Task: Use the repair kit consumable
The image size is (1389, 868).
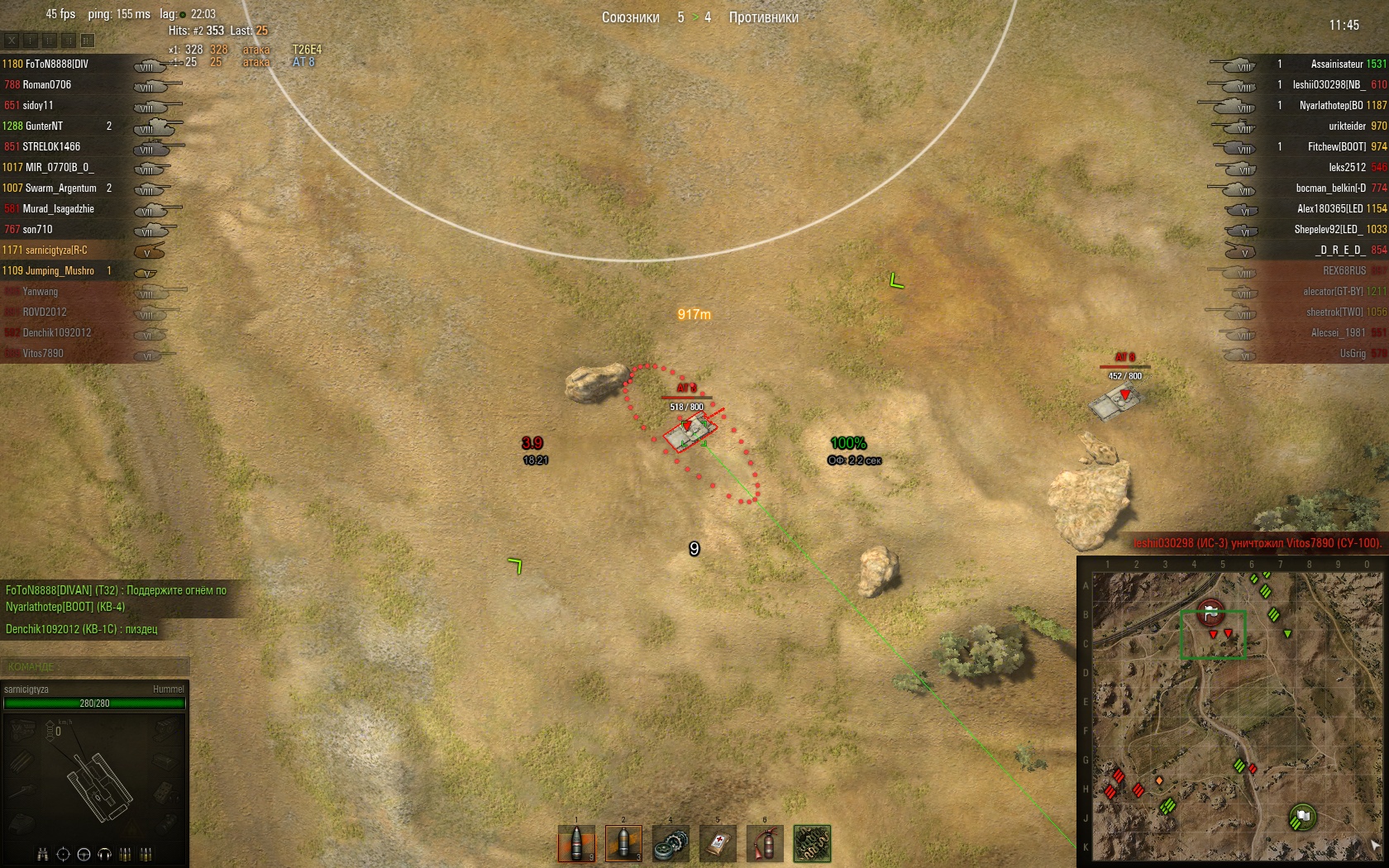Action: [671, 844]
